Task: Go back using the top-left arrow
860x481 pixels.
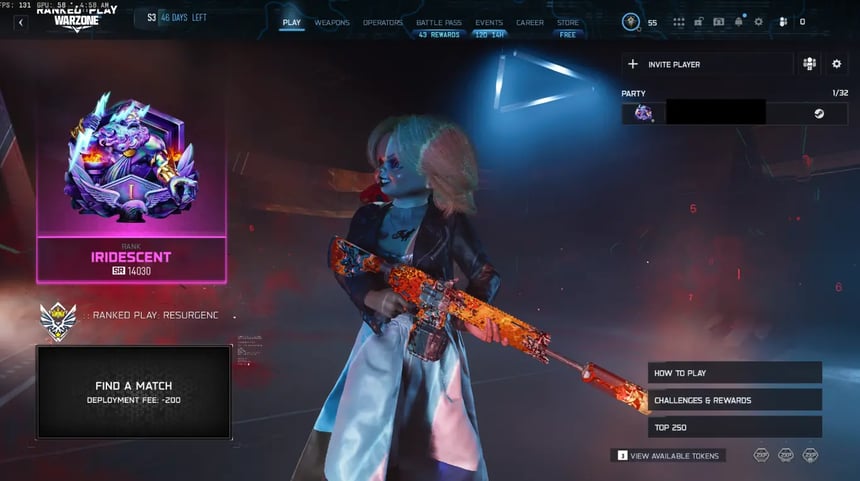Action: coord(21,22)
